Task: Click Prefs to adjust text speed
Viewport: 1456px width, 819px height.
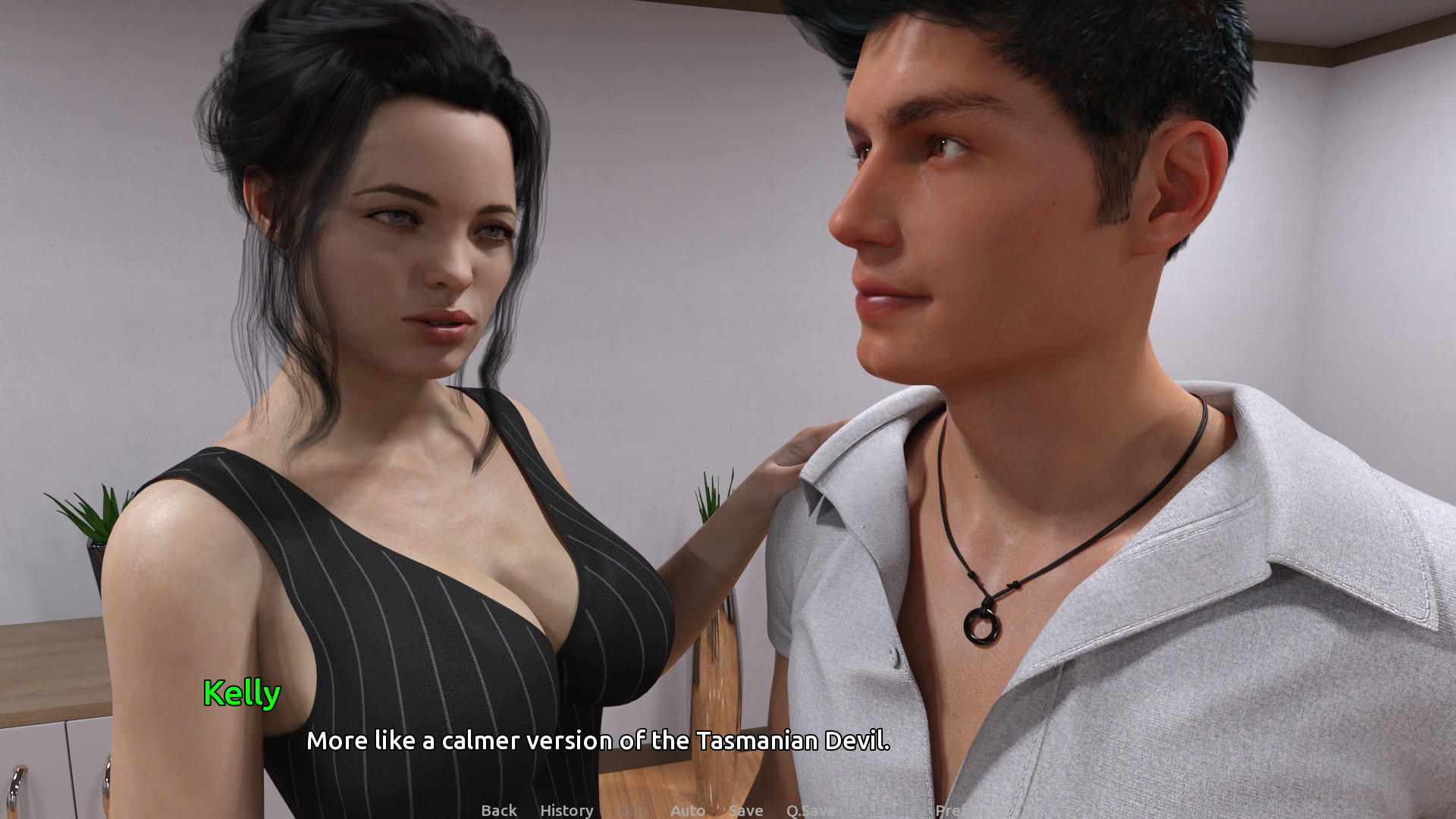Action: (x=958, y=810)
